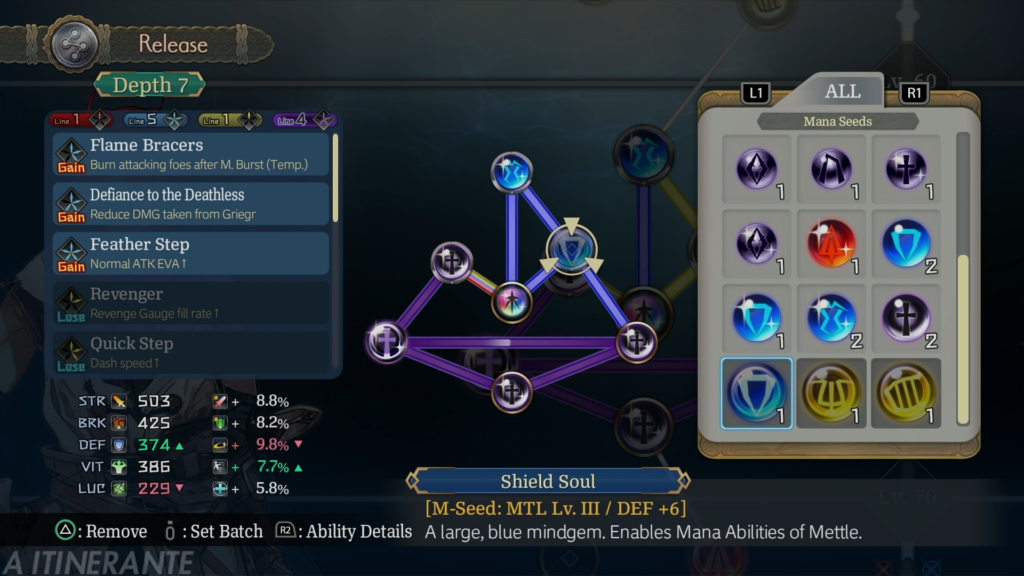Select the Flame Bracers ability row

tap(191, 153)
